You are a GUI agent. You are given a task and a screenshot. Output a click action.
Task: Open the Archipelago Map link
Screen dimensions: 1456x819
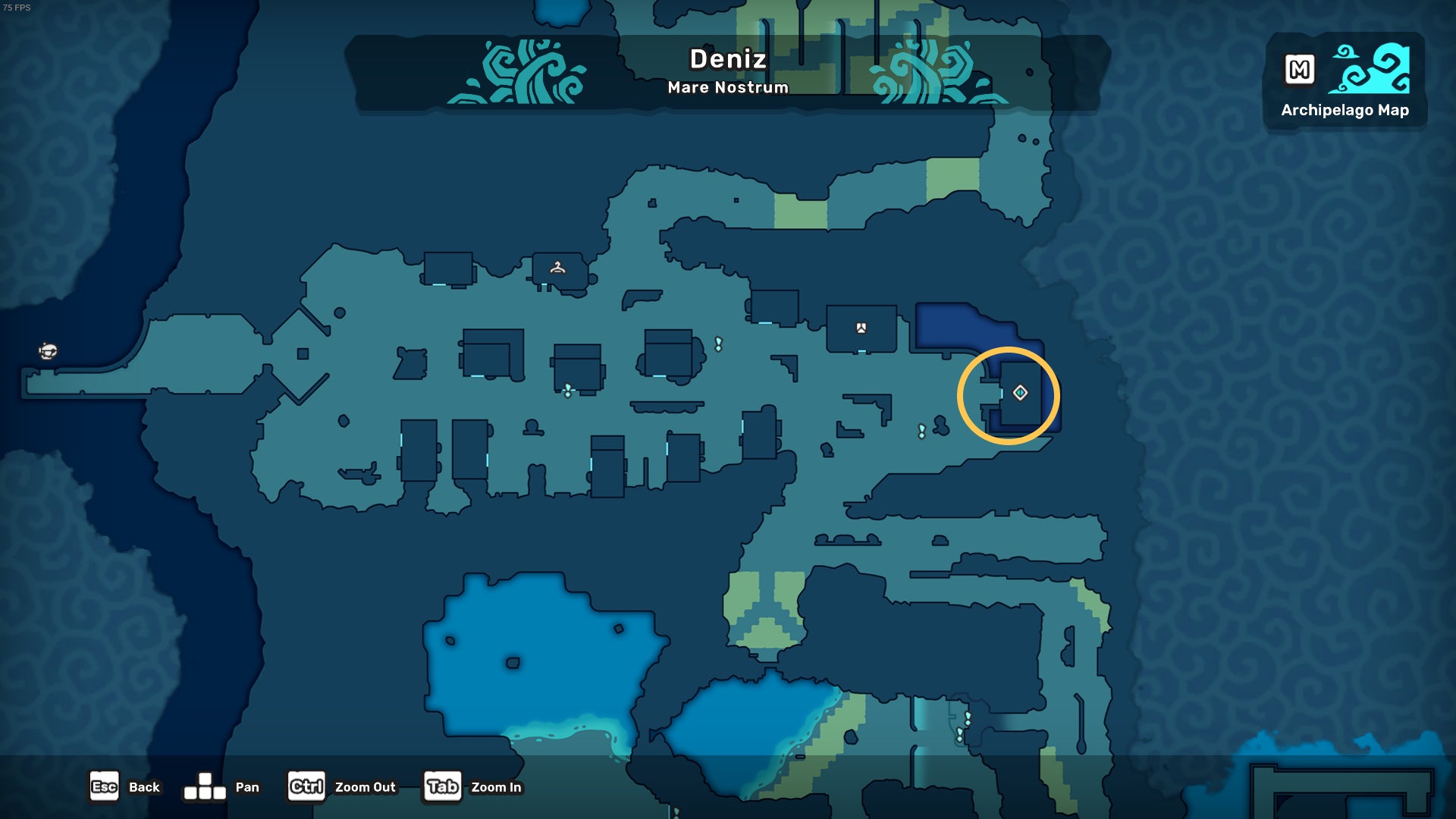(1345, 111)
